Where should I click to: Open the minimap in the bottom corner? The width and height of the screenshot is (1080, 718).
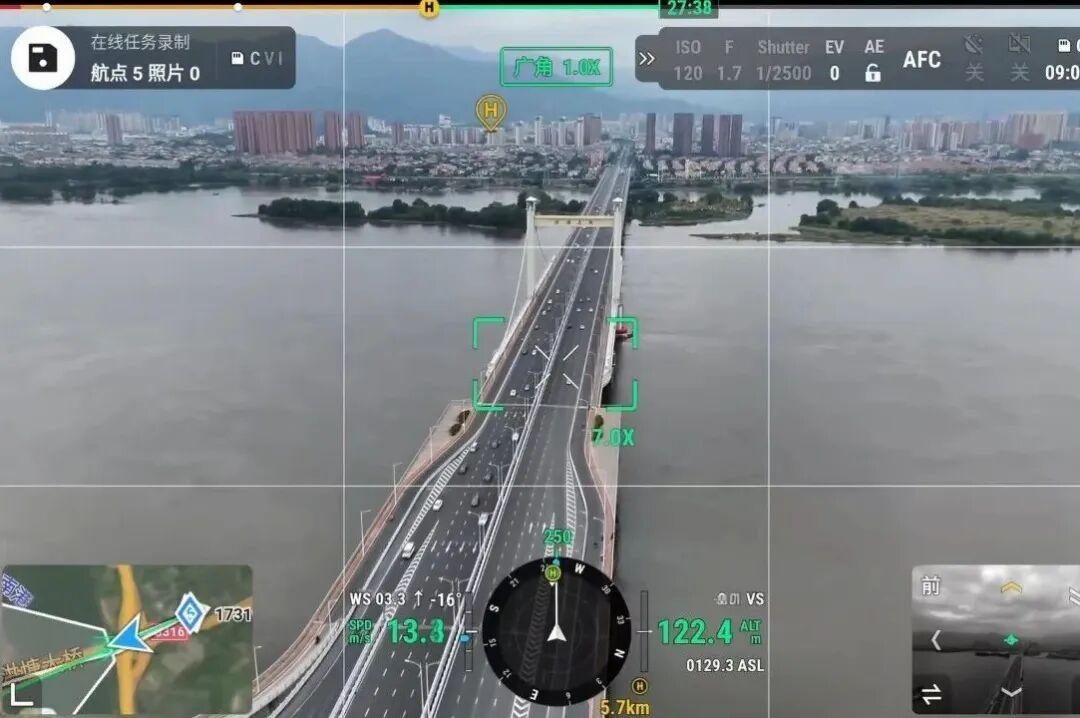[x=127, y=640]
